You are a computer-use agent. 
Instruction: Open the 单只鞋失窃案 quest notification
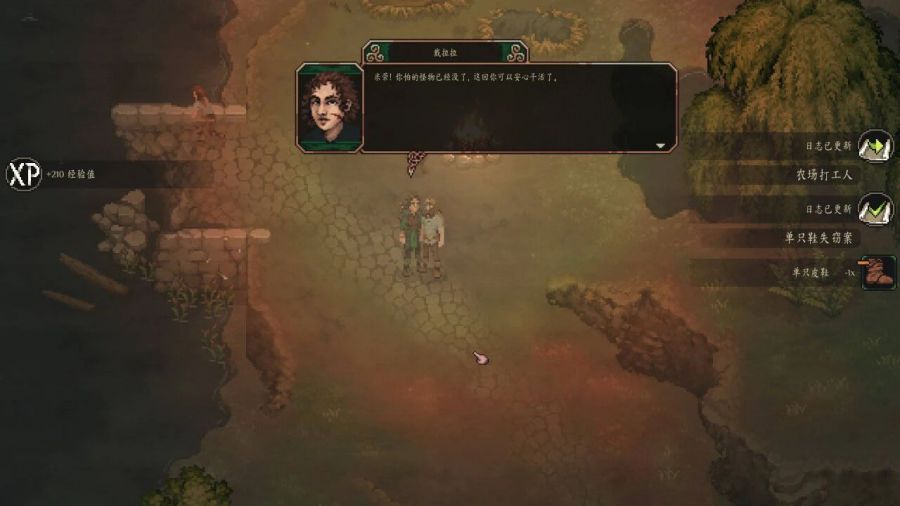820,237
